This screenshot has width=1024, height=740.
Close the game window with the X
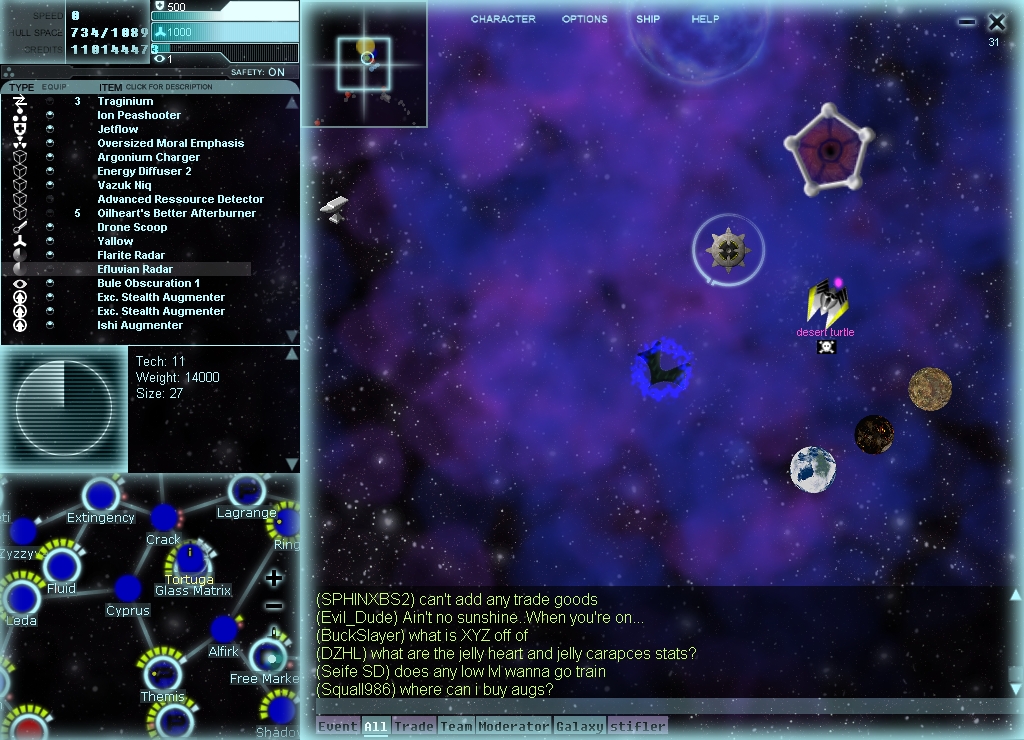996,22
